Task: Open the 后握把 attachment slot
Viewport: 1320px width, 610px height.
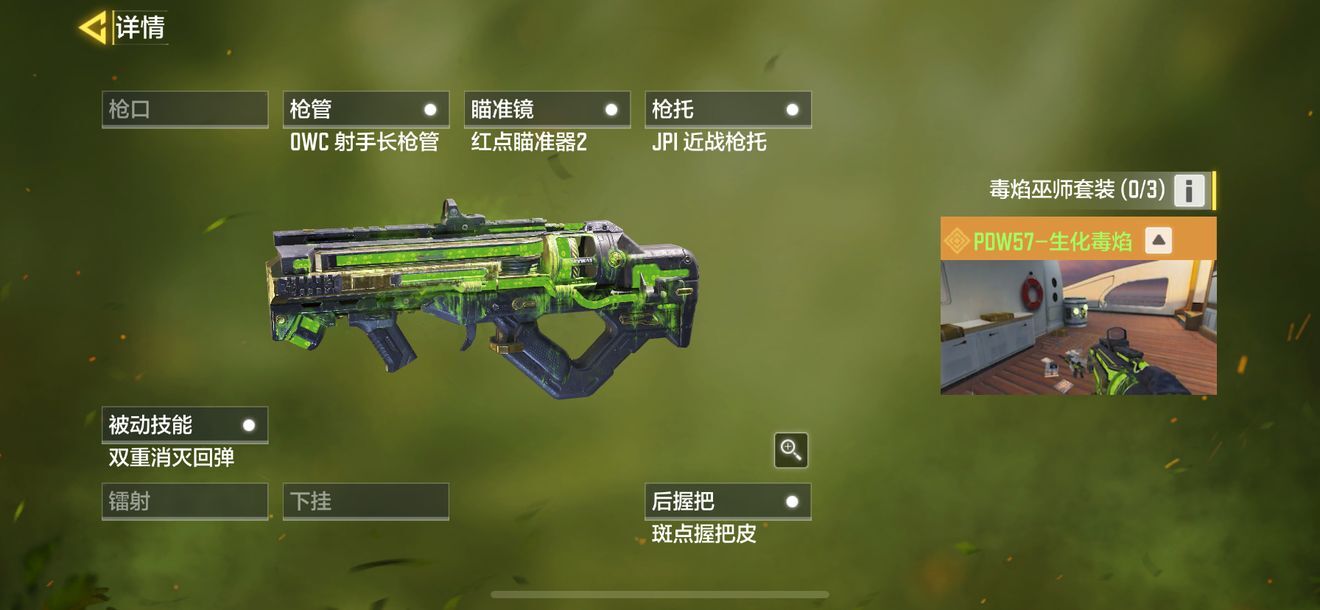Action: point(728,501)
